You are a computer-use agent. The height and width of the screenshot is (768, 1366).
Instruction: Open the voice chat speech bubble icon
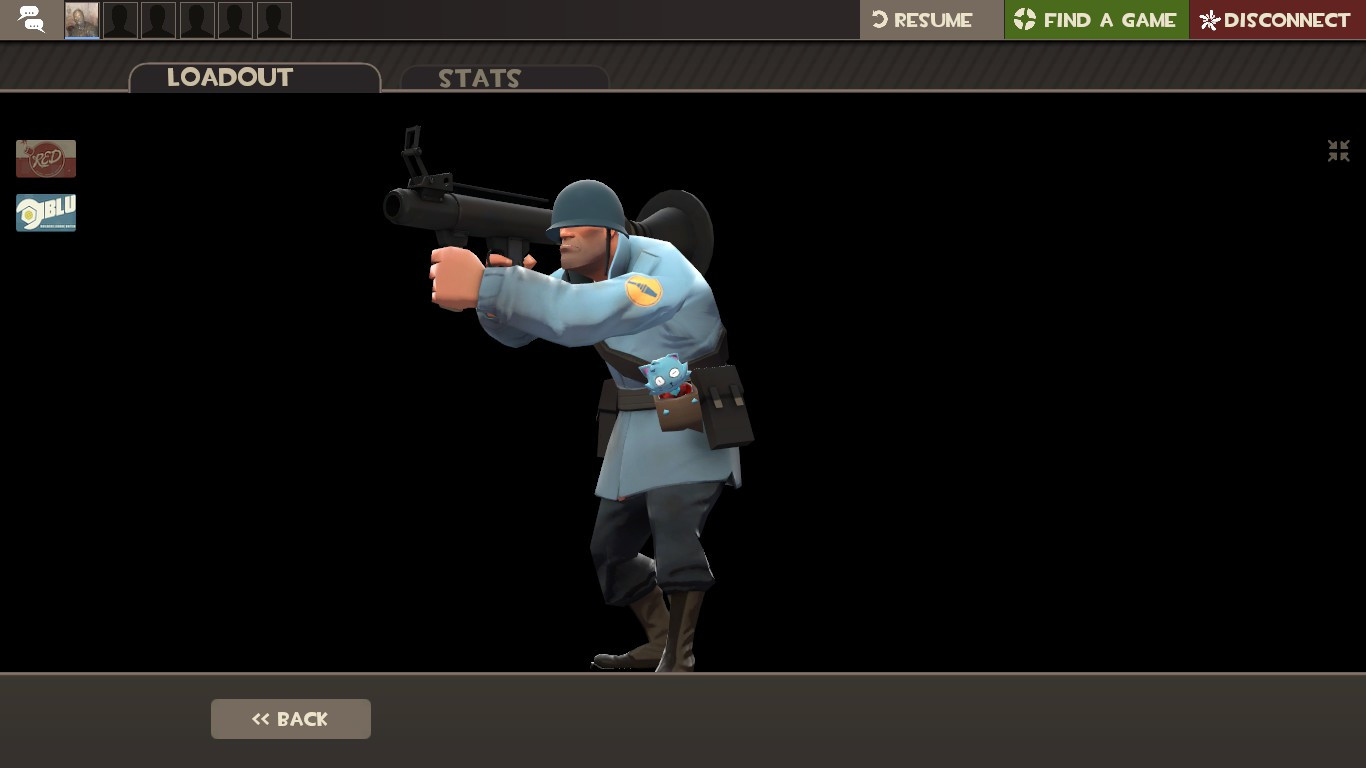coord(30,20)
